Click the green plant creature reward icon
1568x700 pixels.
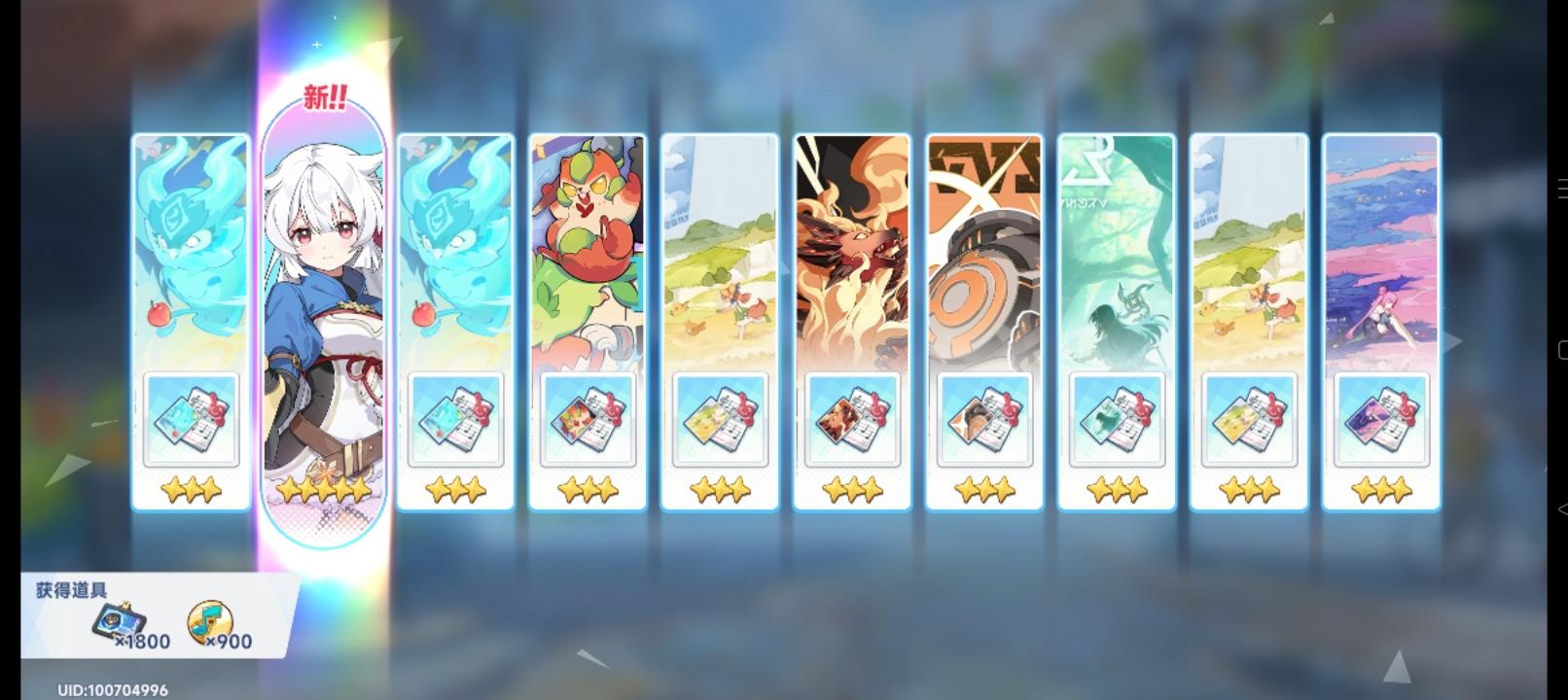pyautogui.click(x=588, y=420)
